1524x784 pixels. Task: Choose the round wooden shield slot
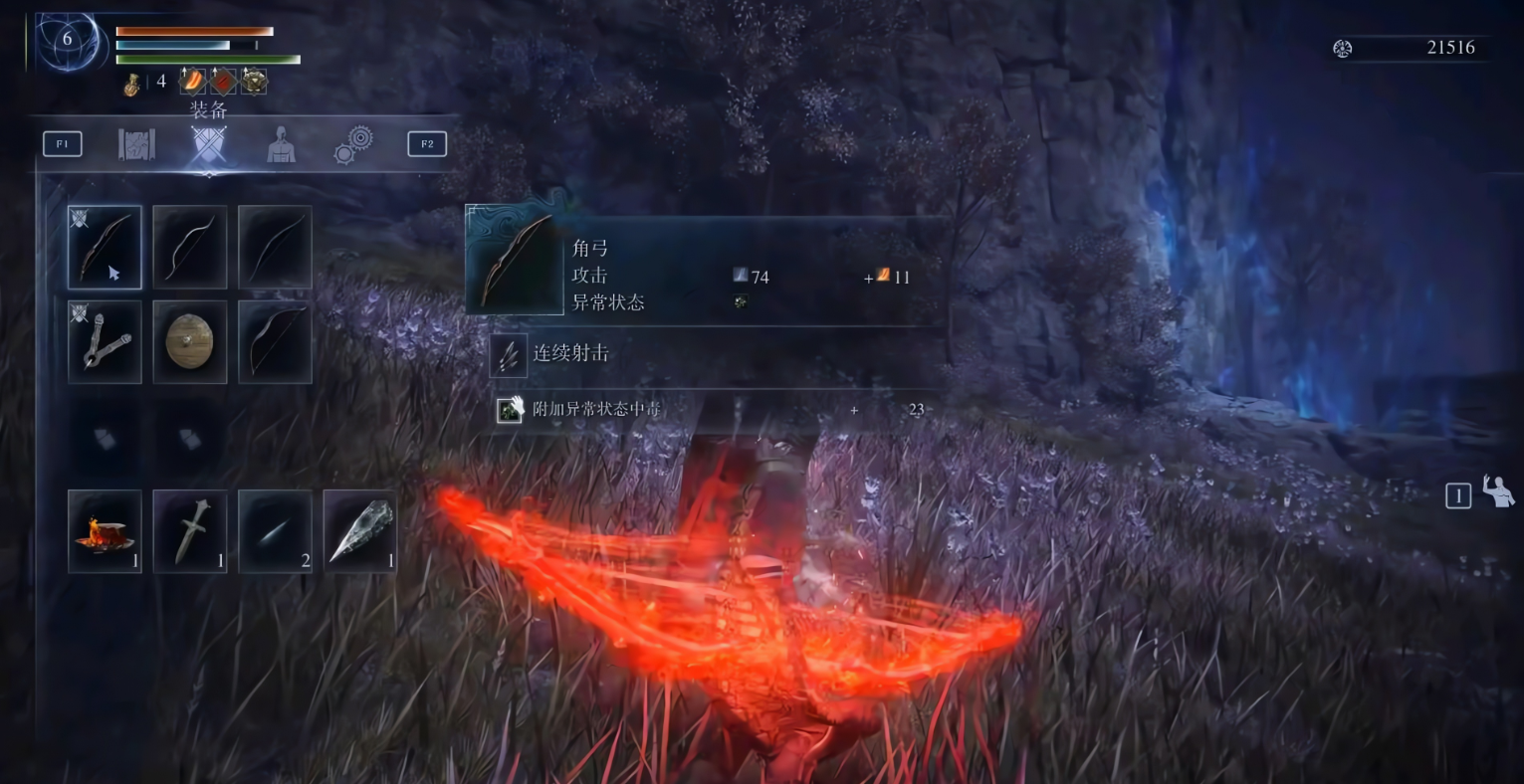coord(190,342)
